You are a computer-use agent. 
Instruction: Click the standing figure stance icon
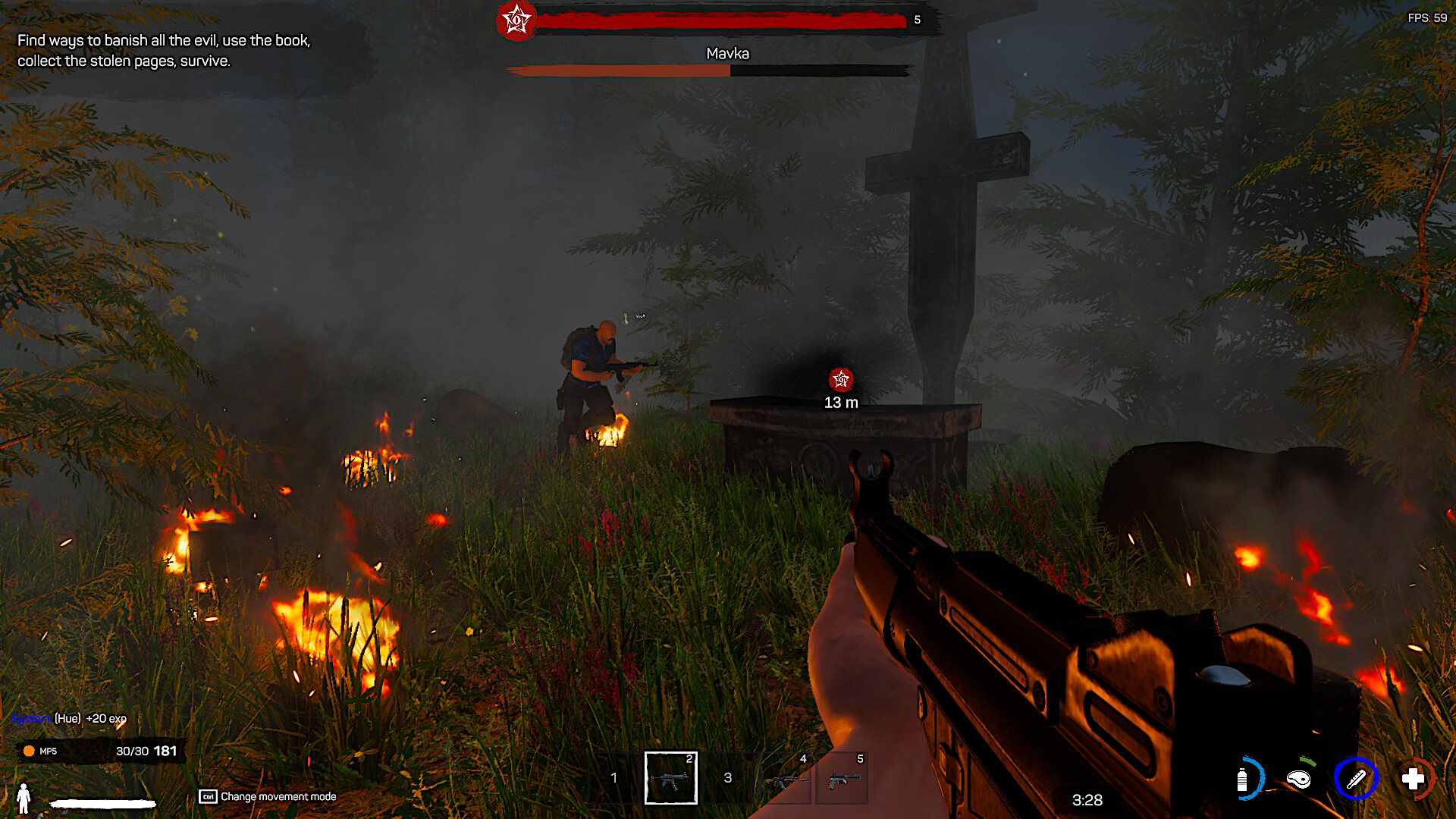pyautogui.click(x=24, y=798)
